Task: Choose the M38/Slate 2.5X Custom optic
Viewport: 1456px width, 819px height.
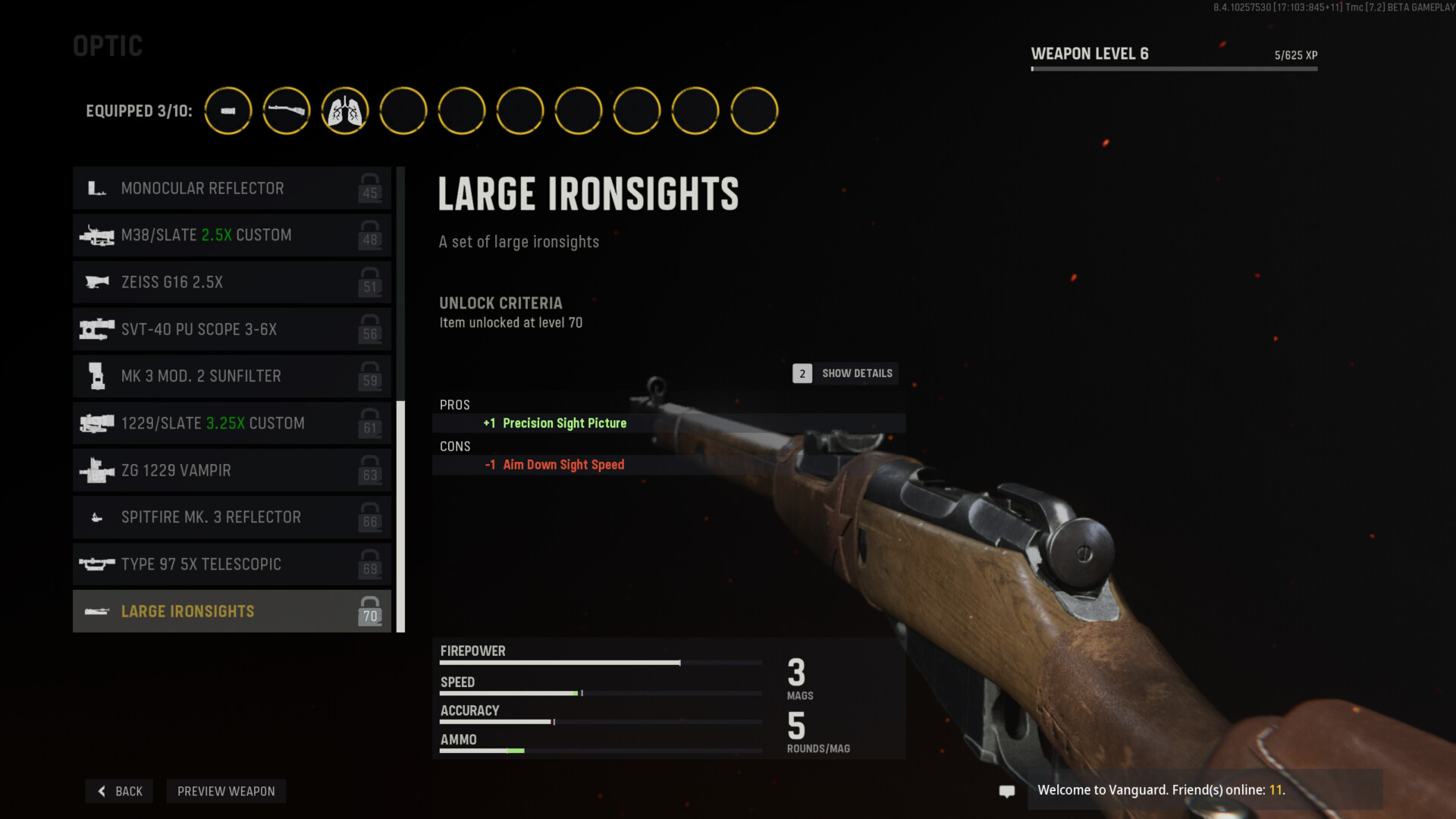Action: pyautogui.click(x=231, y=235)
